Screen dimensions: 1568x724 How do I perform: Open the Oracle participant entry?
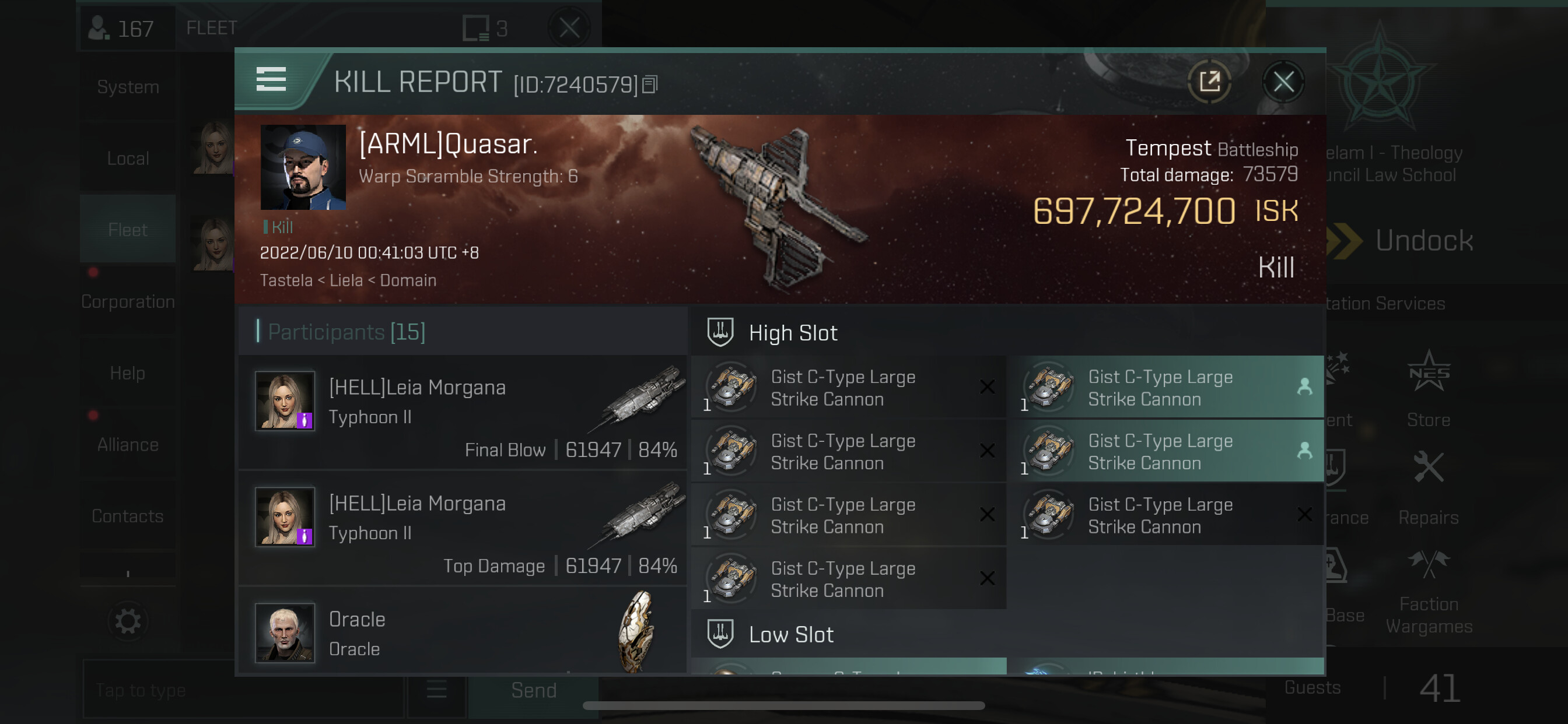pyautogui.click(x=463, y=633)
